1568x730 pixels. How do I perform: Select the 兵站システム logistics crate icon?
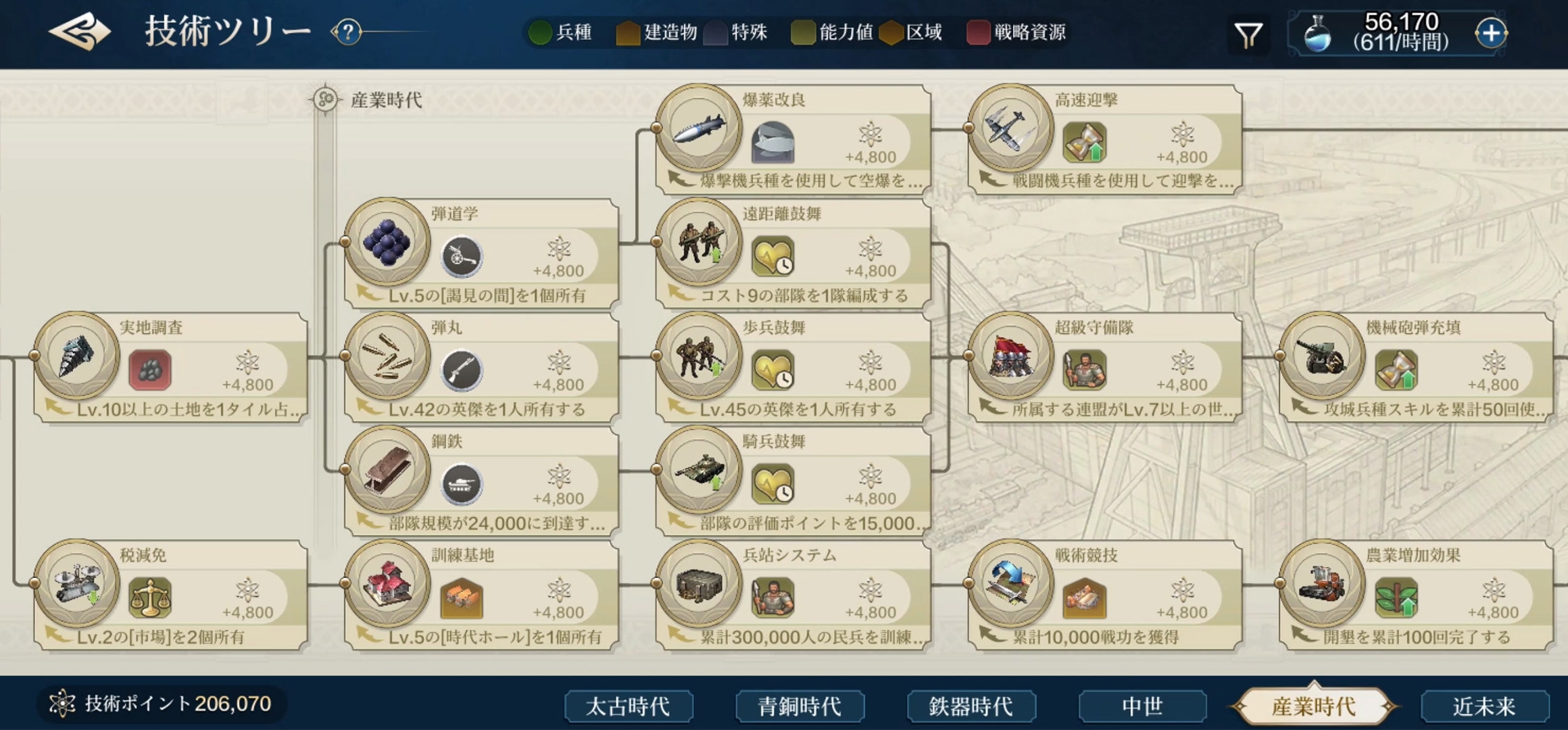click(x=700, y=587)
